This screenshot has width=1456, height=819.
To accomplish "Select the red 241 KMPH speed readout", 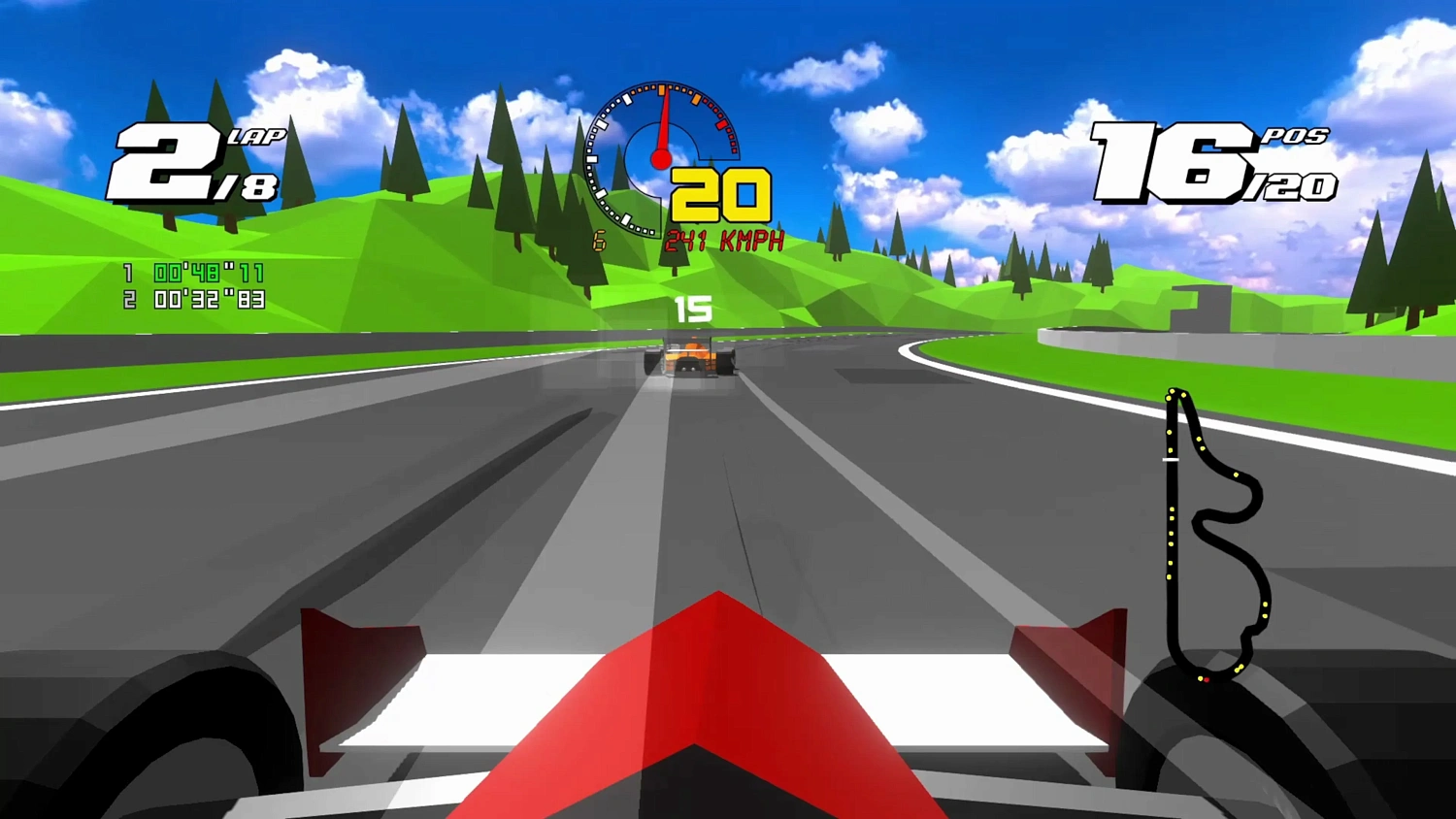I will (723, 240).
